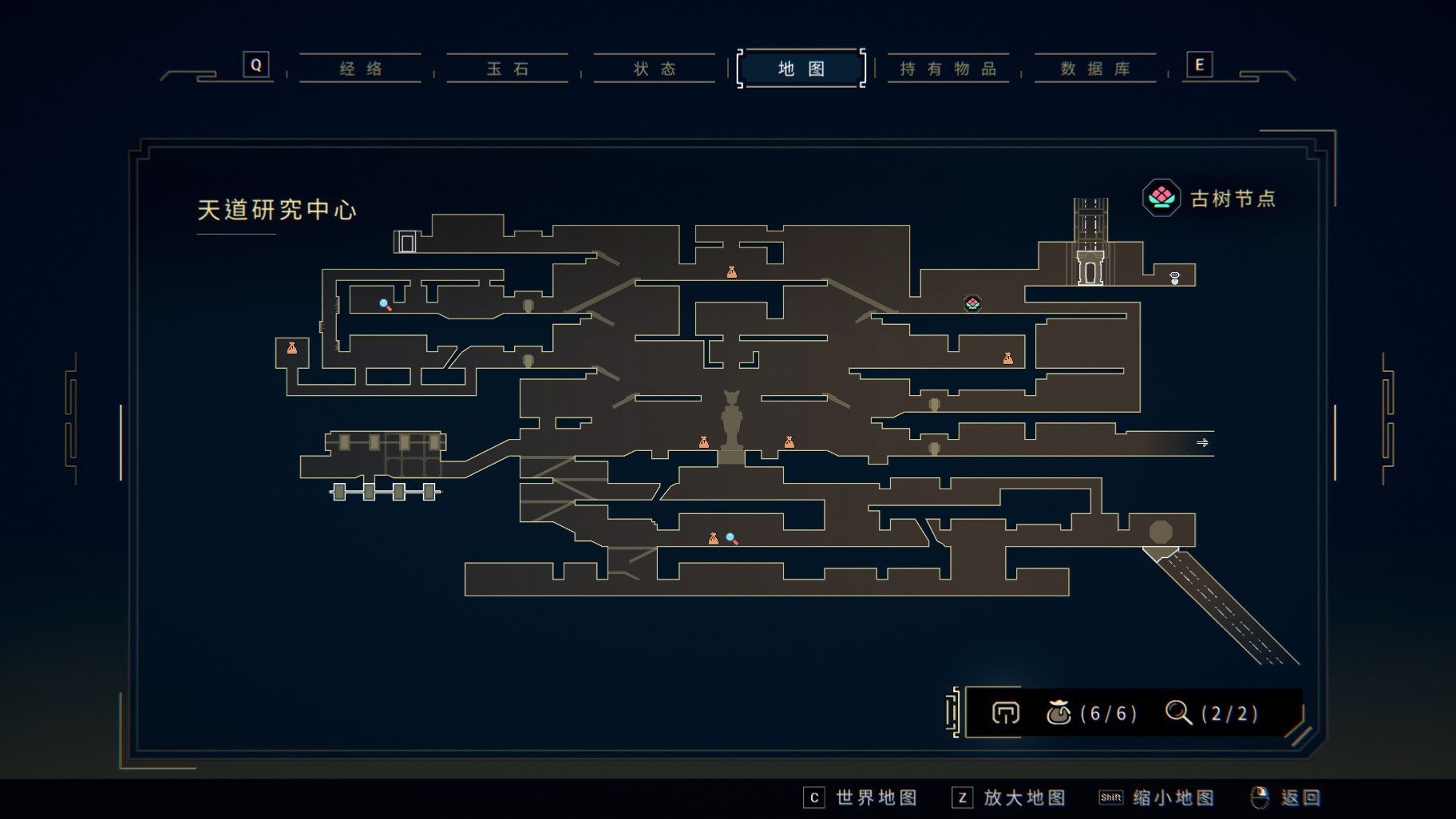Select the central statue marker on map
Viewport: 1456px width, 819px height.
731,423
